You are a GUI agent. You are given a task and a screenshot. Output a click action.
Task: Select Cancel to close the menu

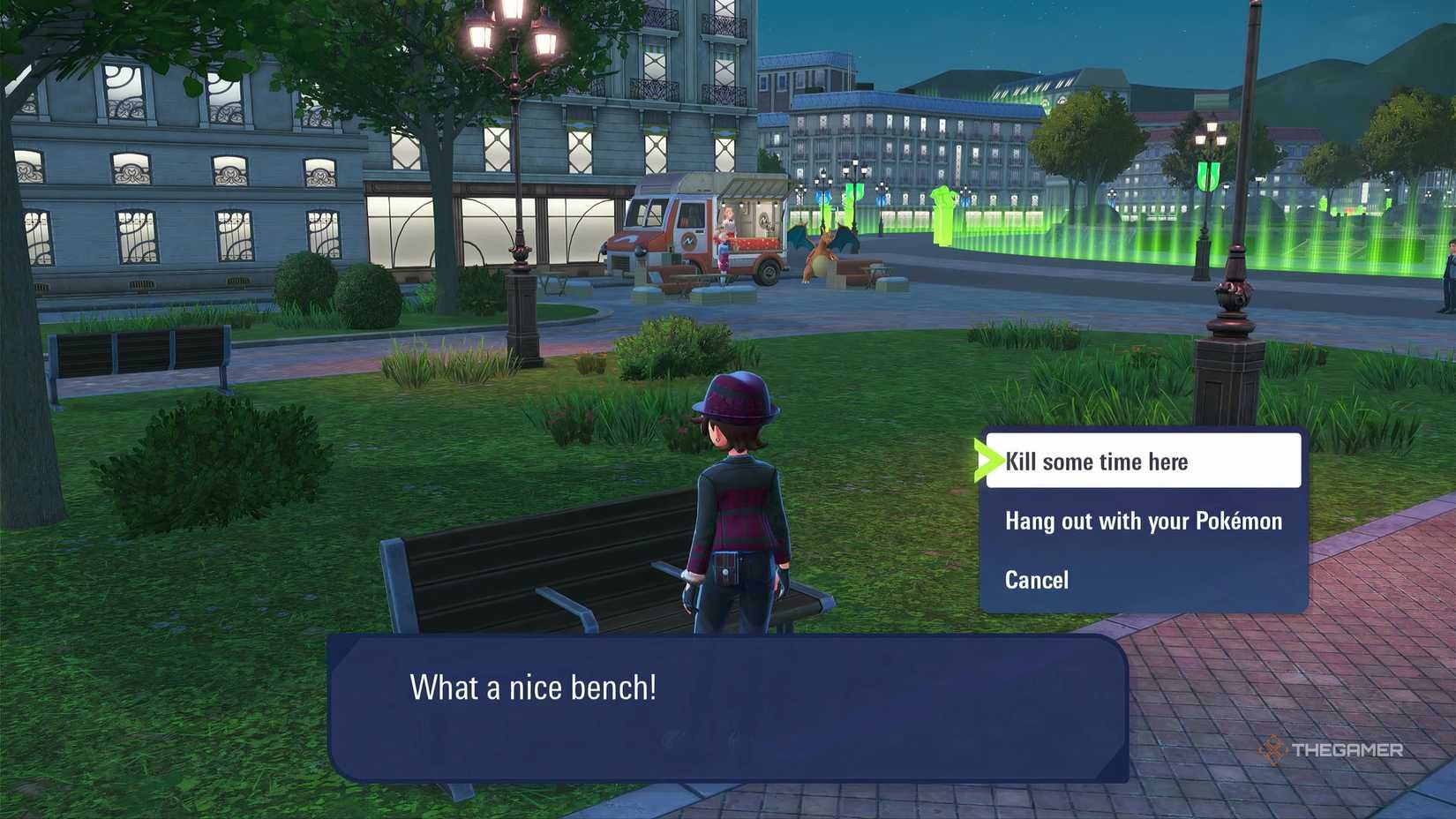point(1037,580)
